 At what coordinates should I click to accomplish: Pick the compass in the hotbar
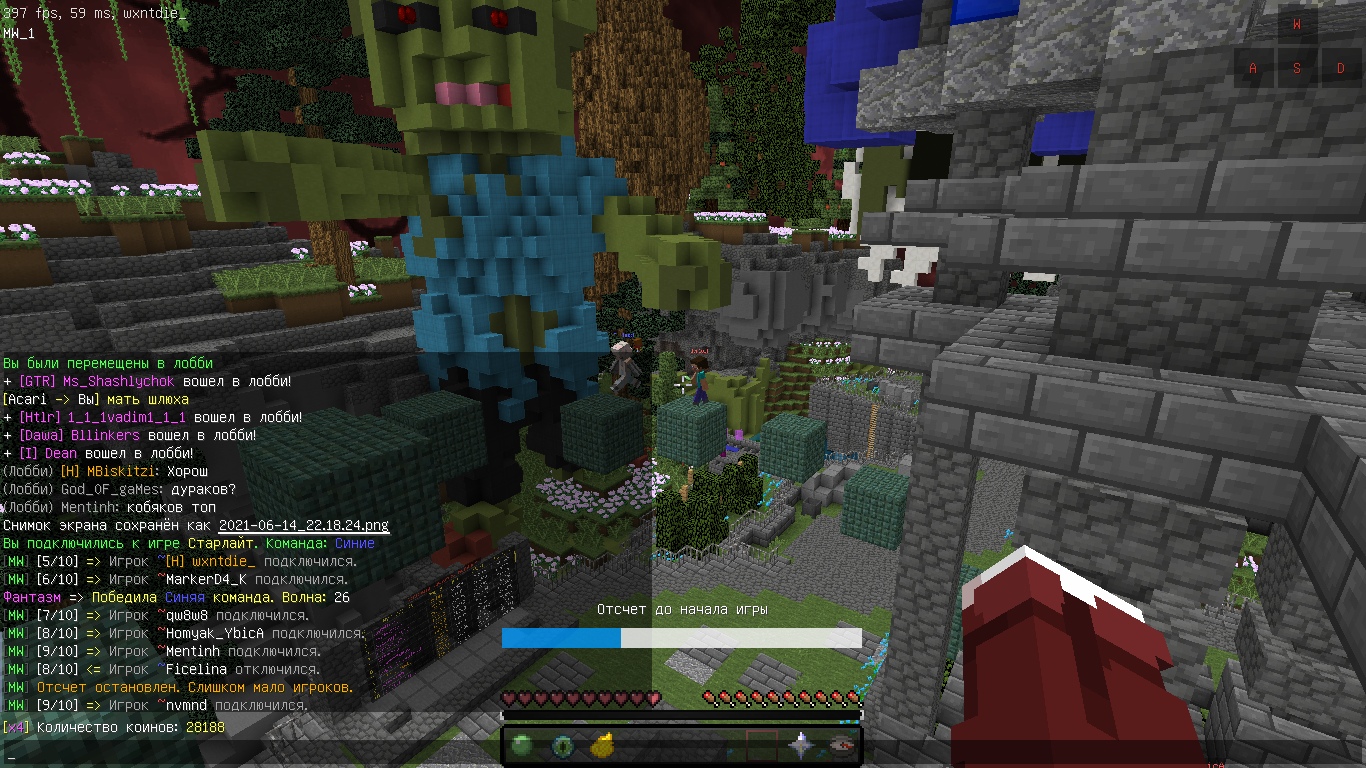click(842, 745)
